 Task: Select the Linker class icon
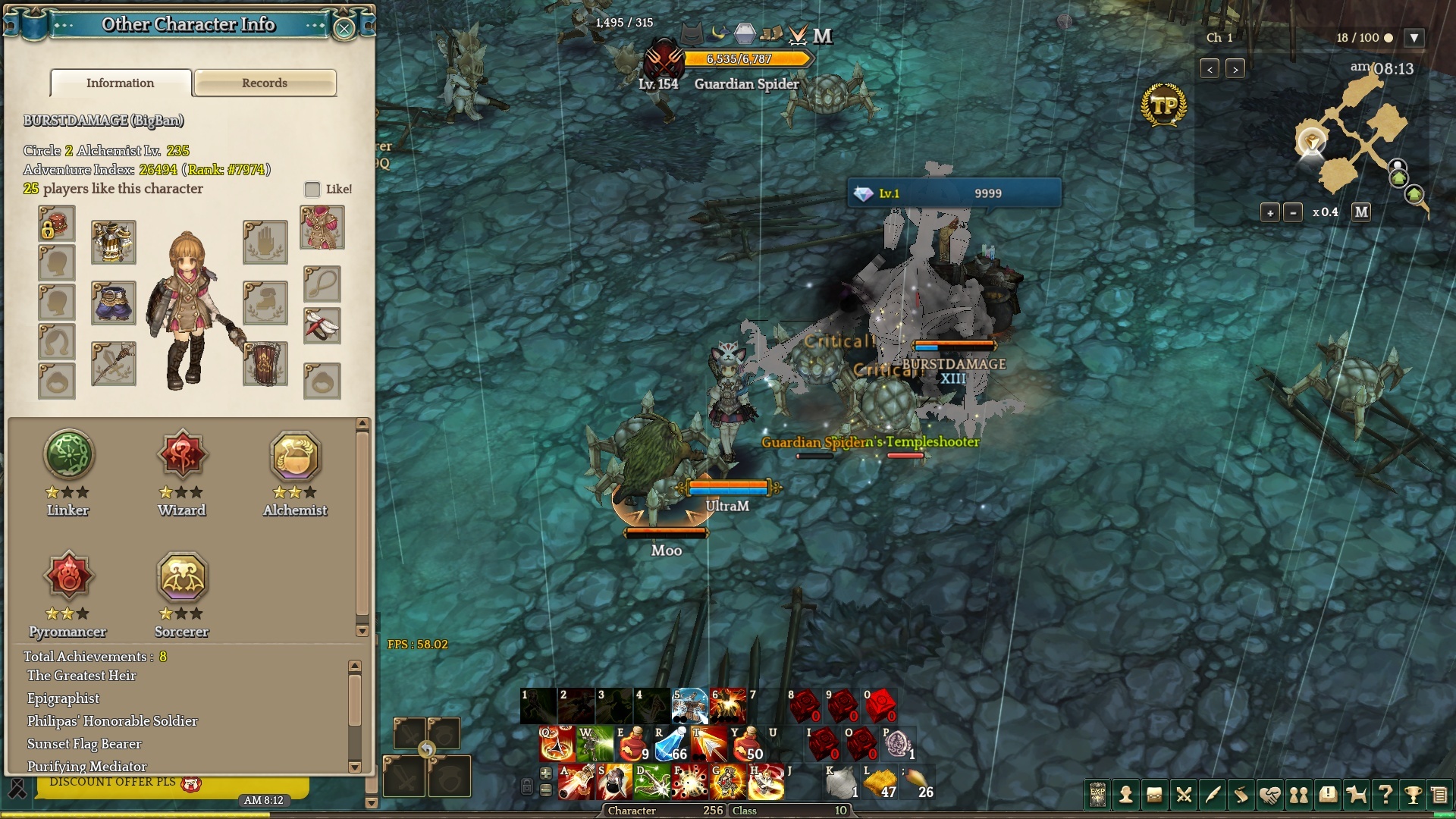[x=69, y=455]
